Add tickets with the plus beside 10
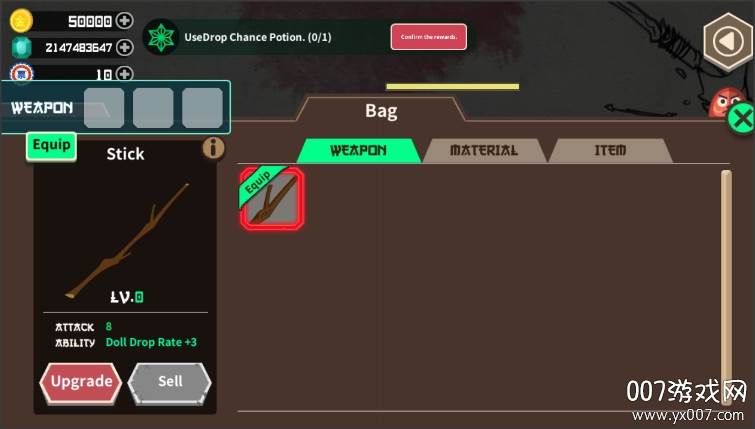The width and height of the screenshot is (755, 429). [124, 73]
